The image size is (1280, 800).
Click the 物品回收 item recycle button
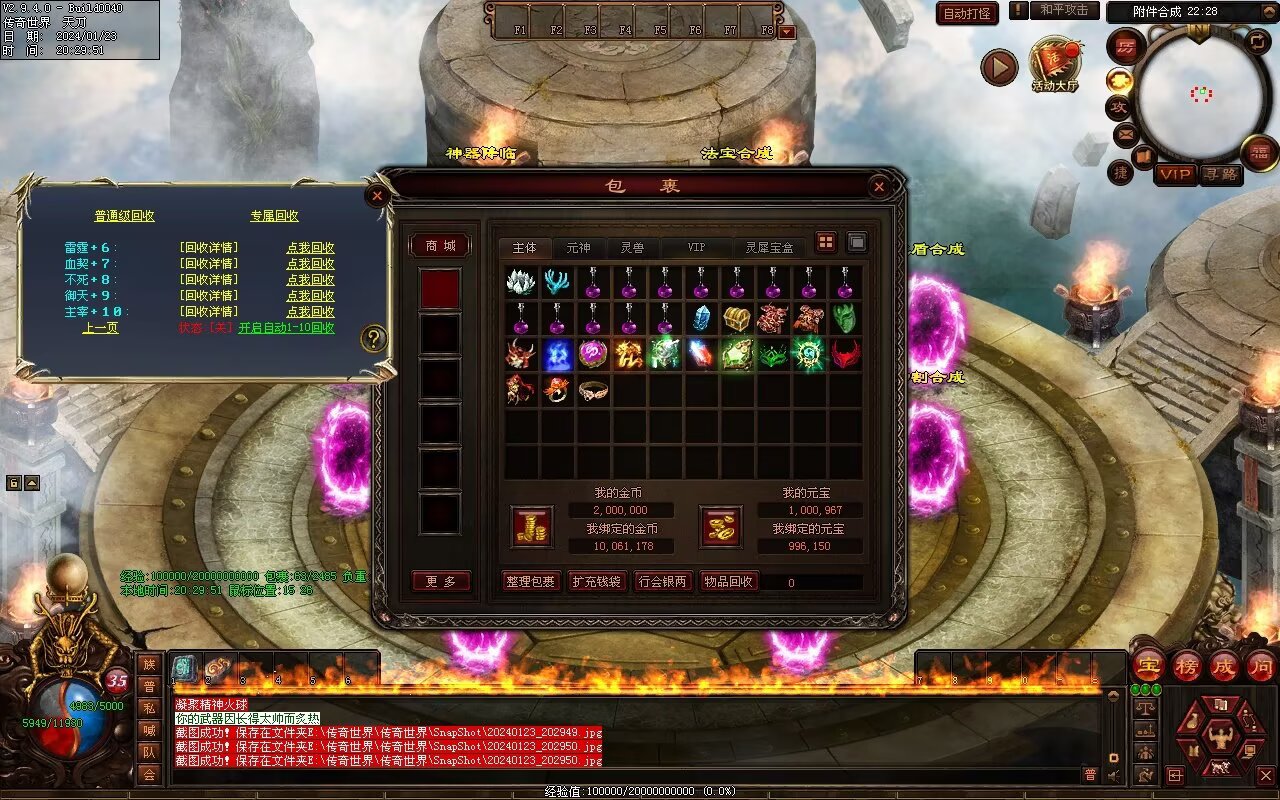pyautogui.click(x=729, y=582)
